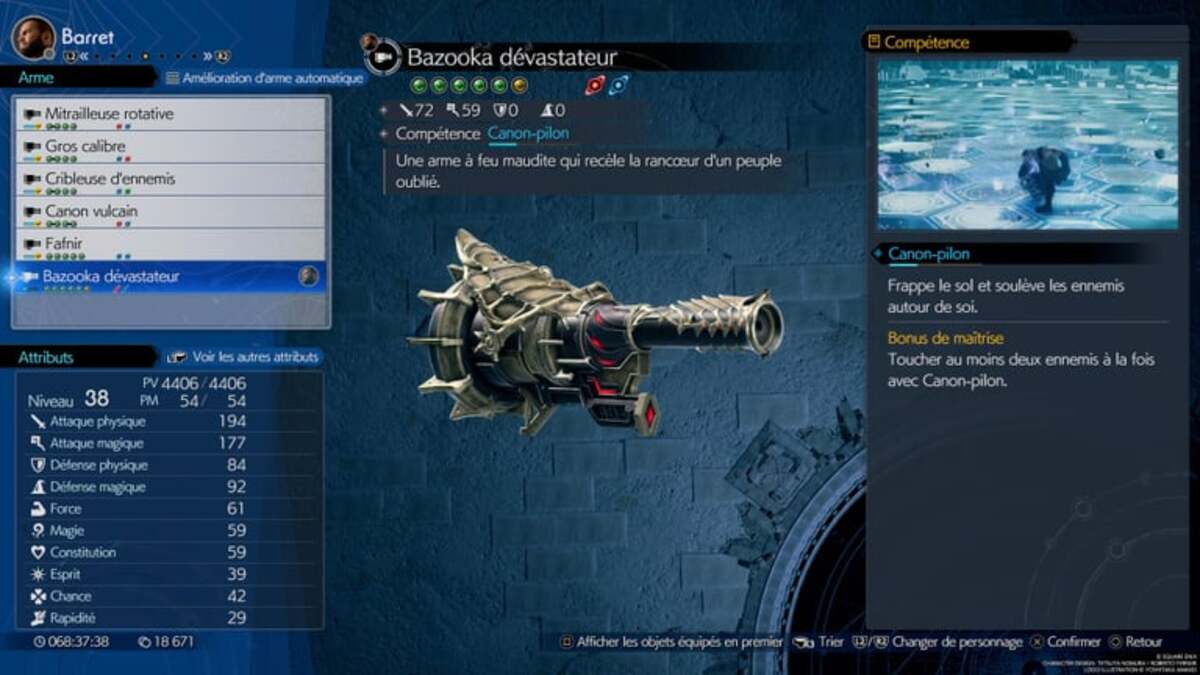
Task: Choose the highlighted Bazooka dévastateur weapon
Action: (x=110, y=276)
